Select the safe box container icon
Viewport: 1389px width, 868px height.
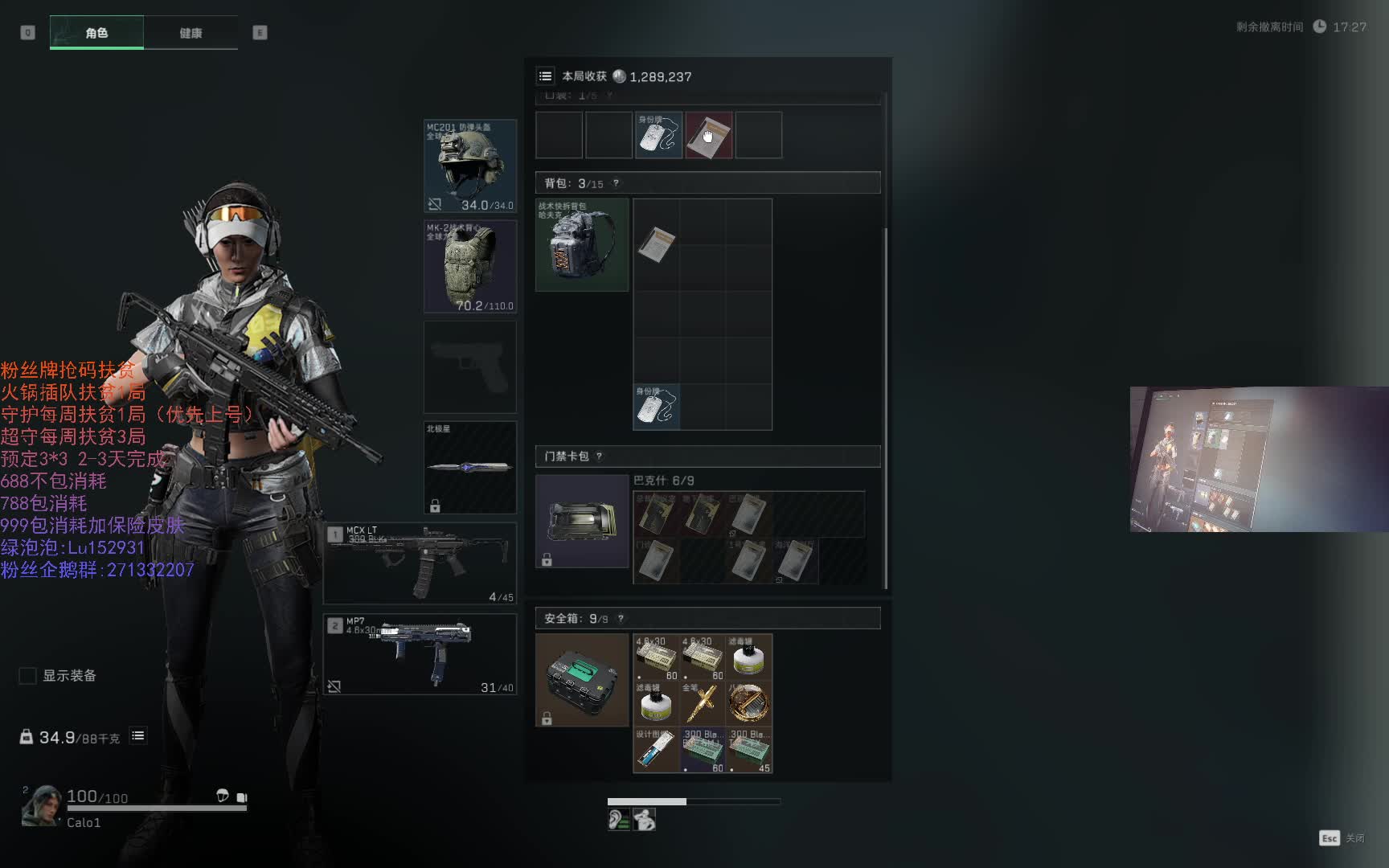coord(582,680)
